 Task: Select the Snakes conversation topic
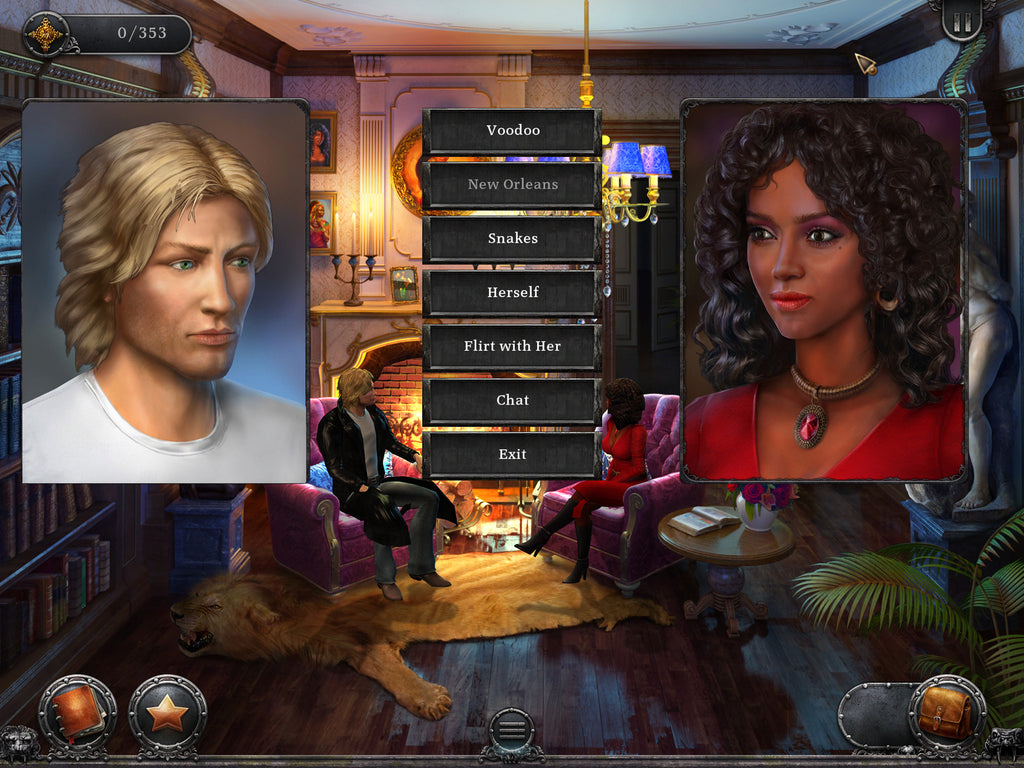coord(512,239)
